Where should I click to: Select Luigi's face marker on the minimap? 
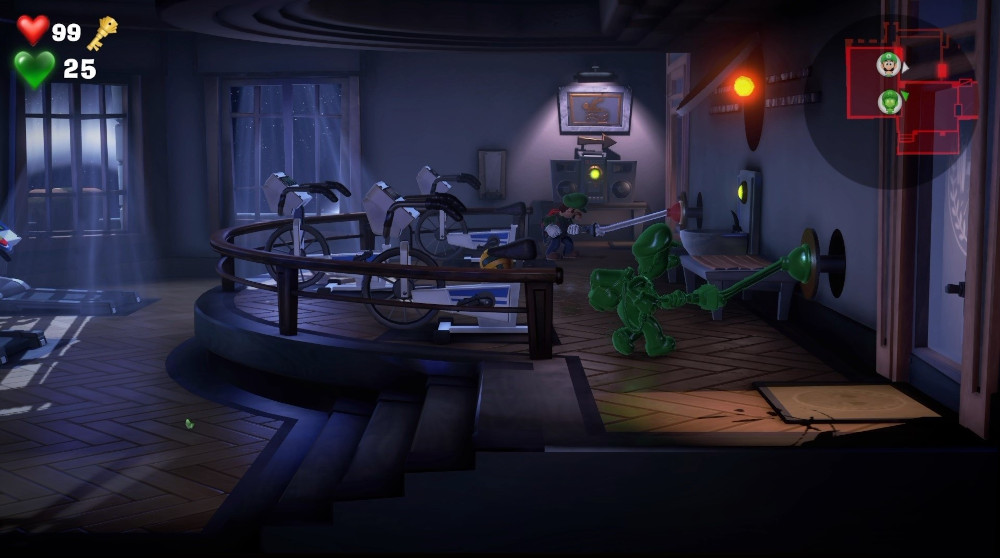coord(888,65)
